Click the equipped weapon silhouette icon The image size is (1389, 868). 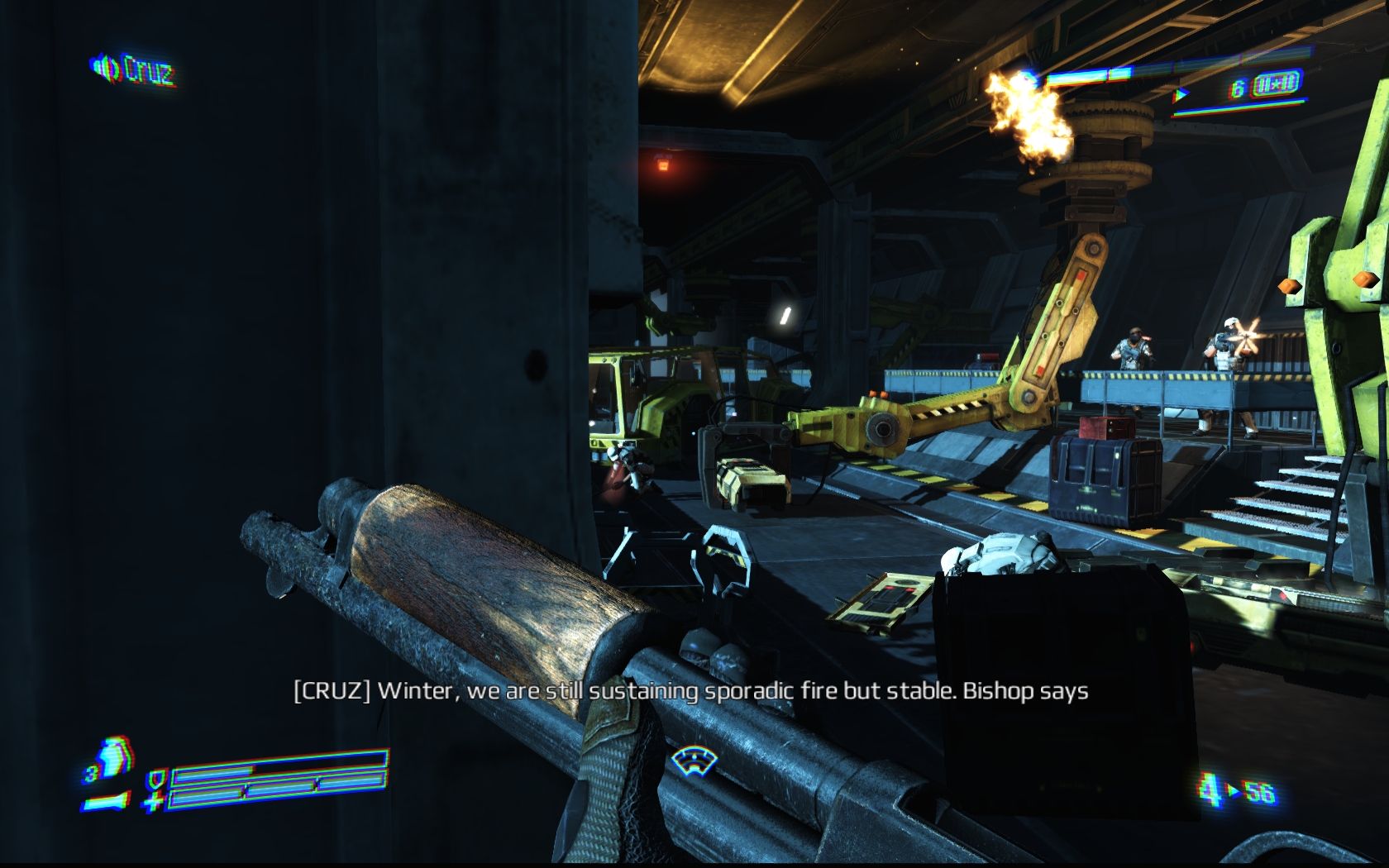point(106,800)
